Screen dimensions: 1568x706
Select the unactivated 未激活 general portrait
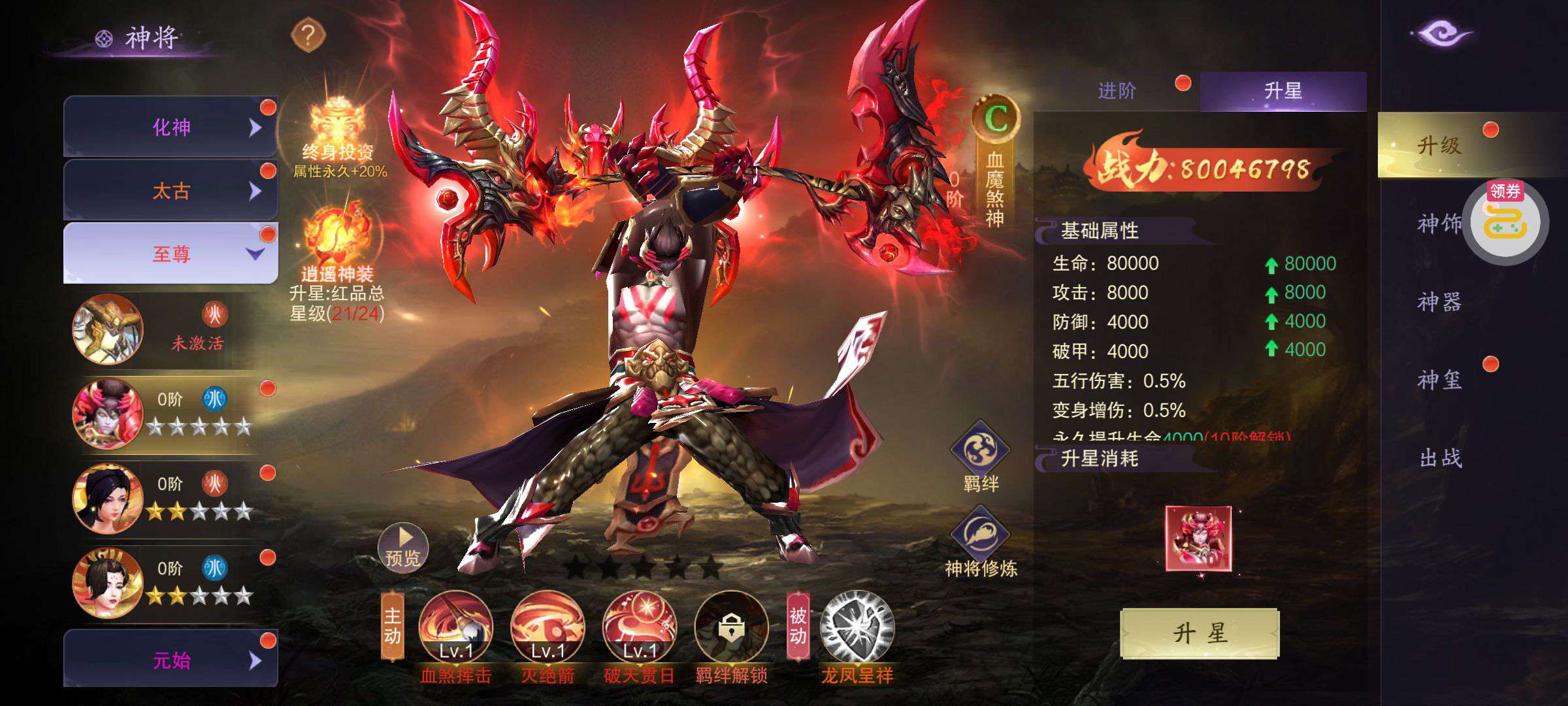point(108,329)
